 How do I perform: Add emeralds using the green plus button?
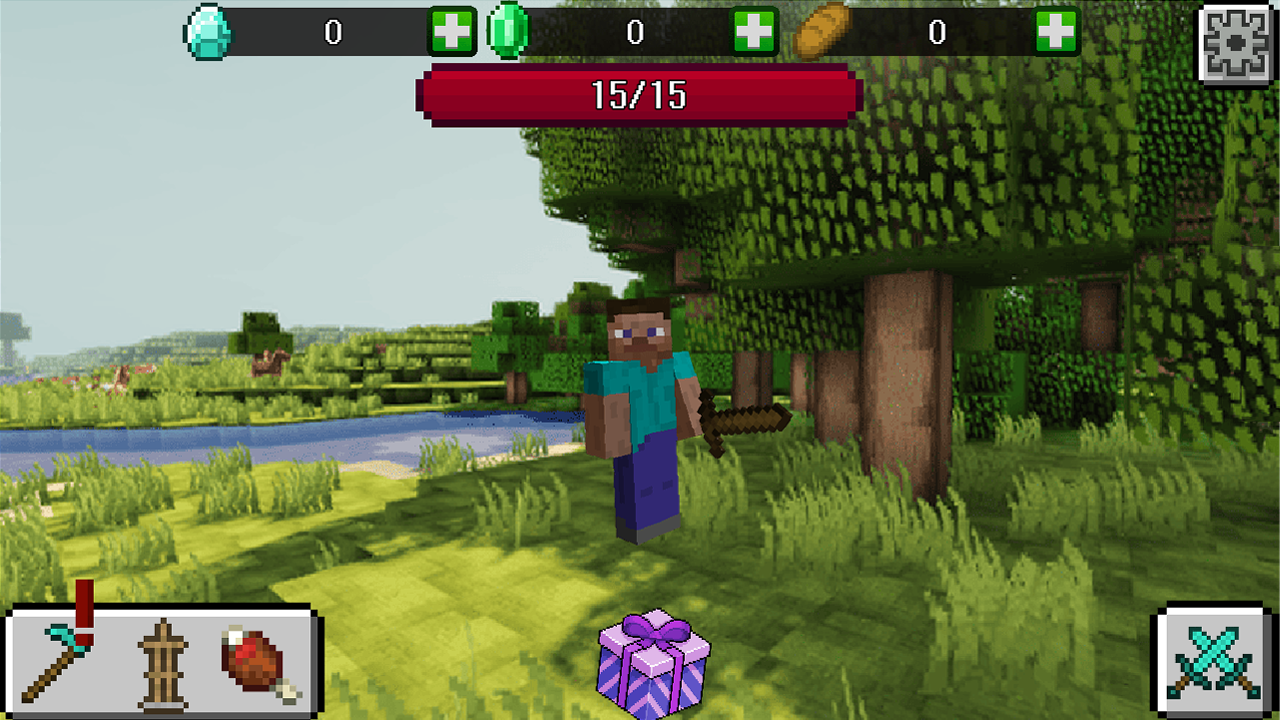click(755, 30)
